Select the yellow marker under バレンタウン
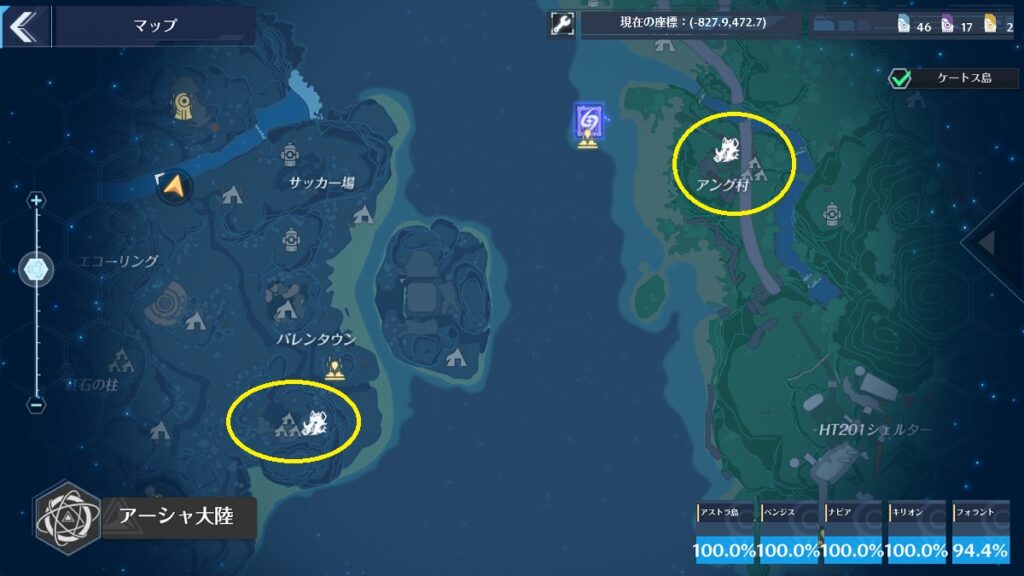 (x=334, y=371)
